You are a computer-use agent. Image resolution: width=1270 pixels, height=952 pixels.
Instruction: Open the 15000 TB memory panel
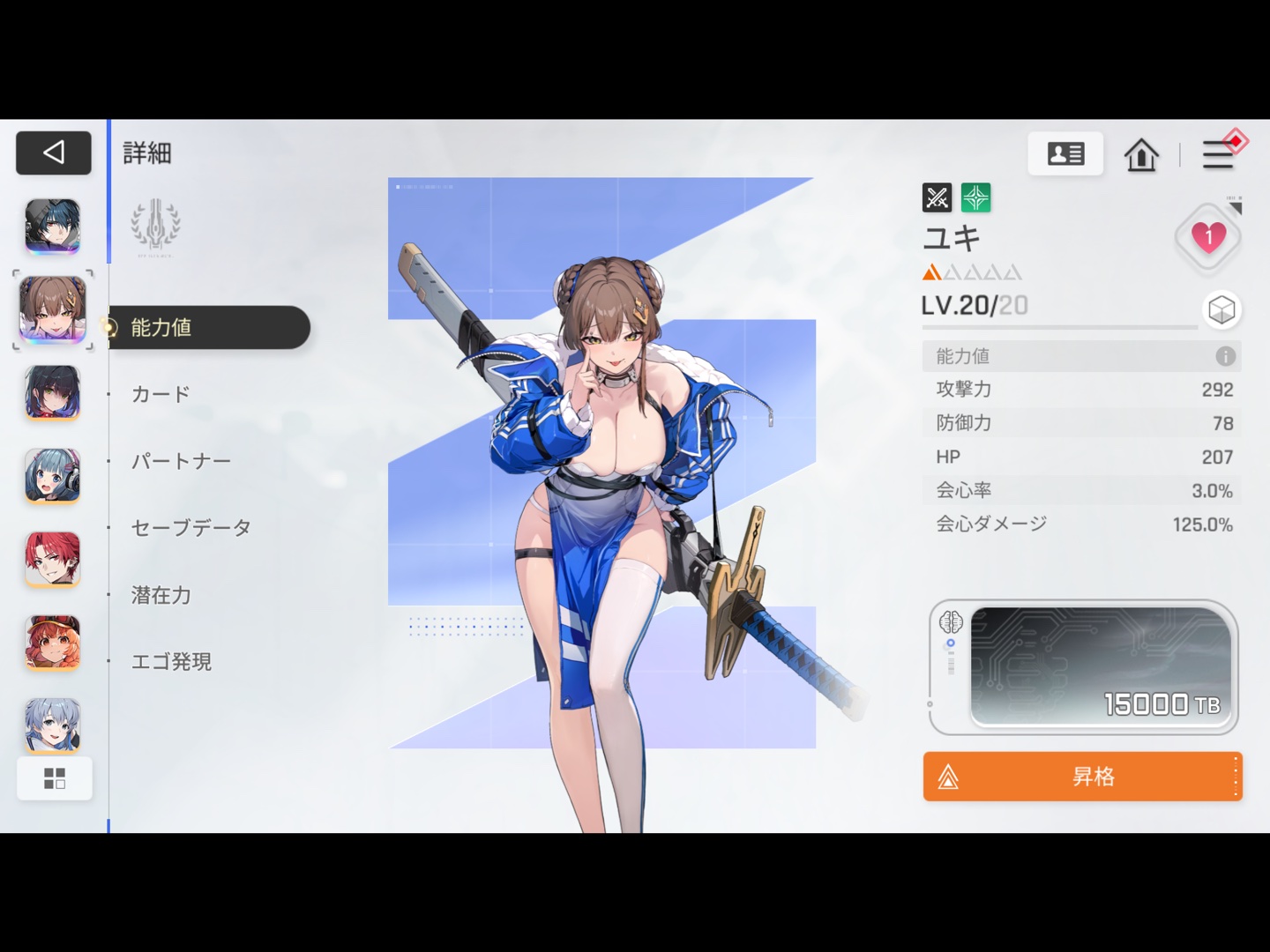point(1099,666)
